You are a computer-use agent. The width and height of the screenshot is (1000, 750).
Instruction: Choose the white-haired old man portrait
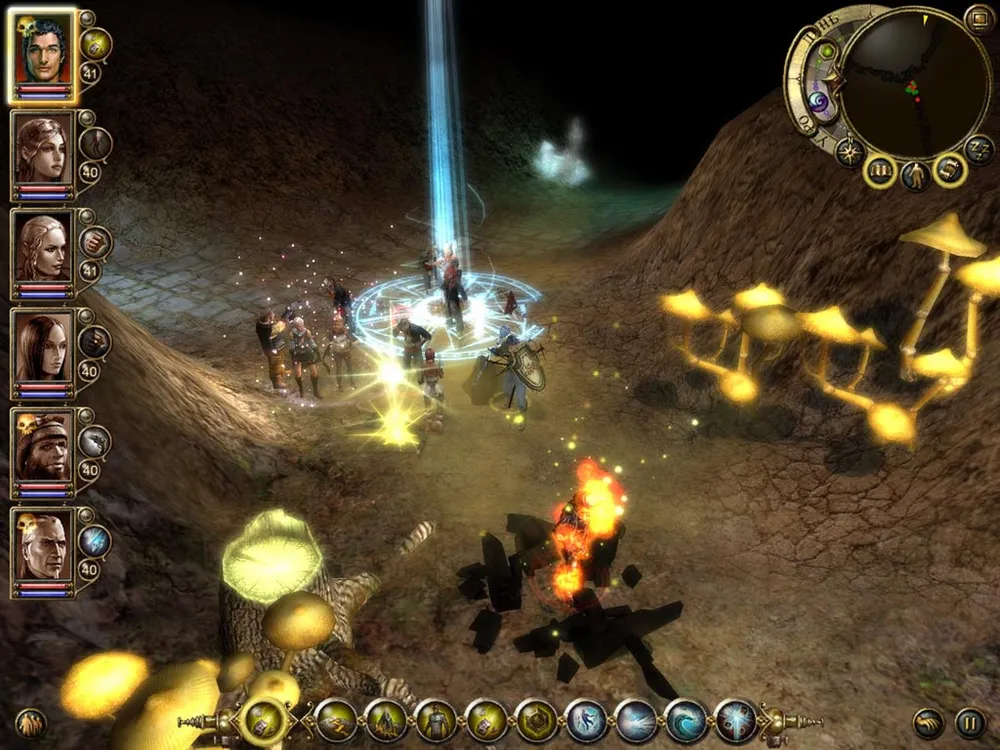(43, 546)
